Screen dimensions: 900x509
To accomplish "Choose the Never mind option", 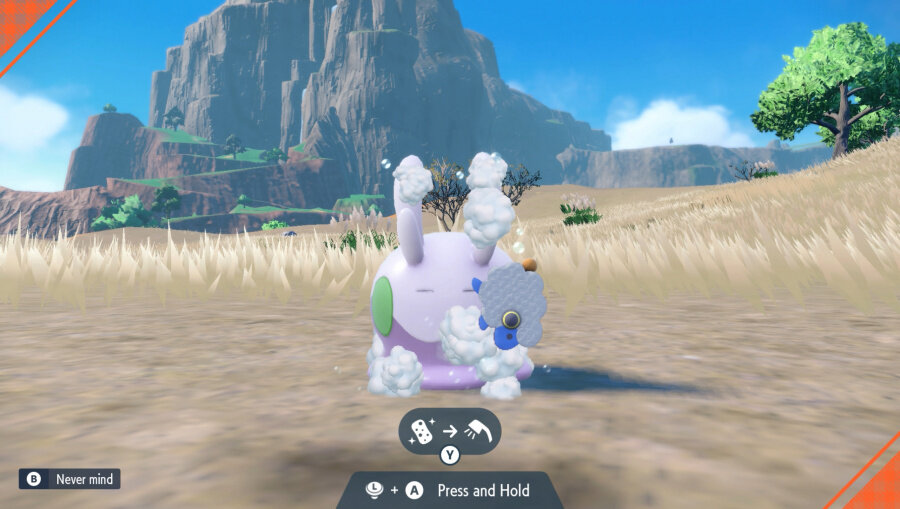I will (70, 479).
